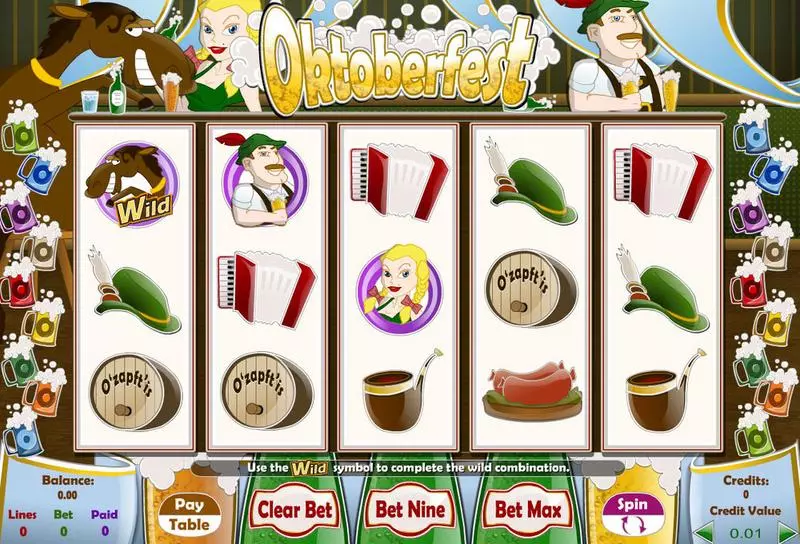
Task: Click the Clear Bet button
Action: tap(292, 509)
